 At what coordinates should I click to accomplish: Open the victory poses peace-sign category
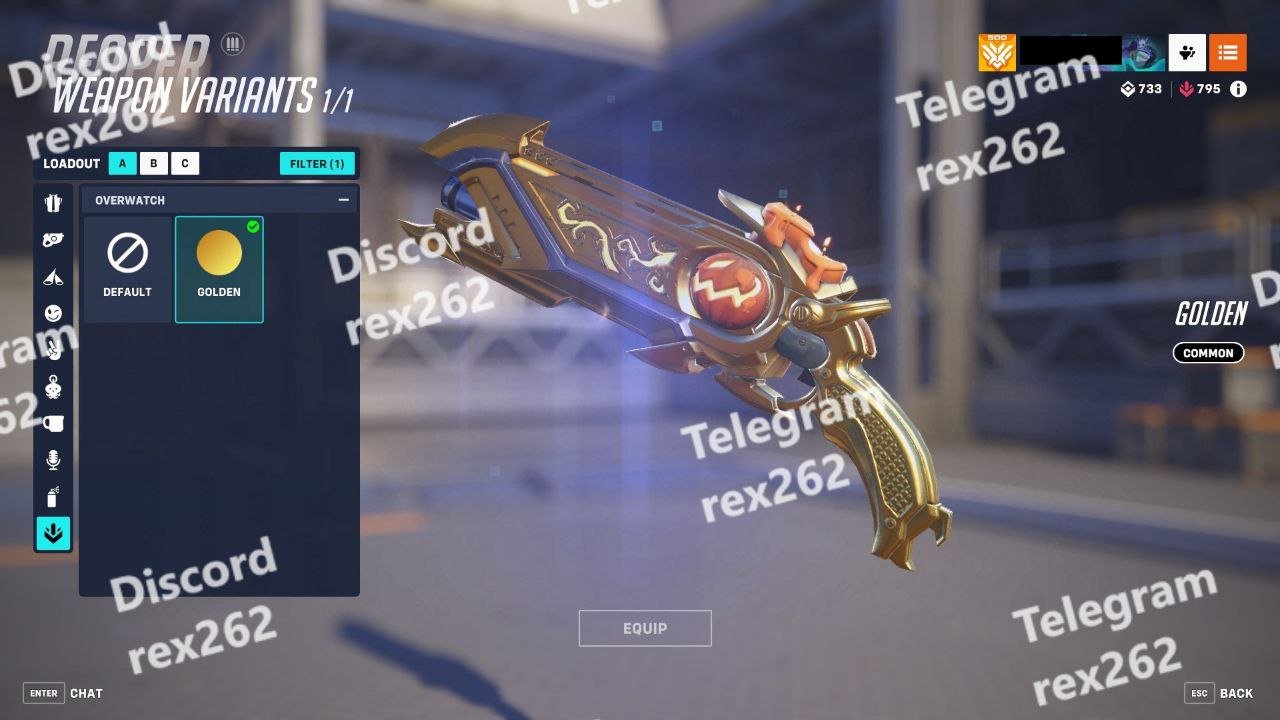tap(54, 350)
